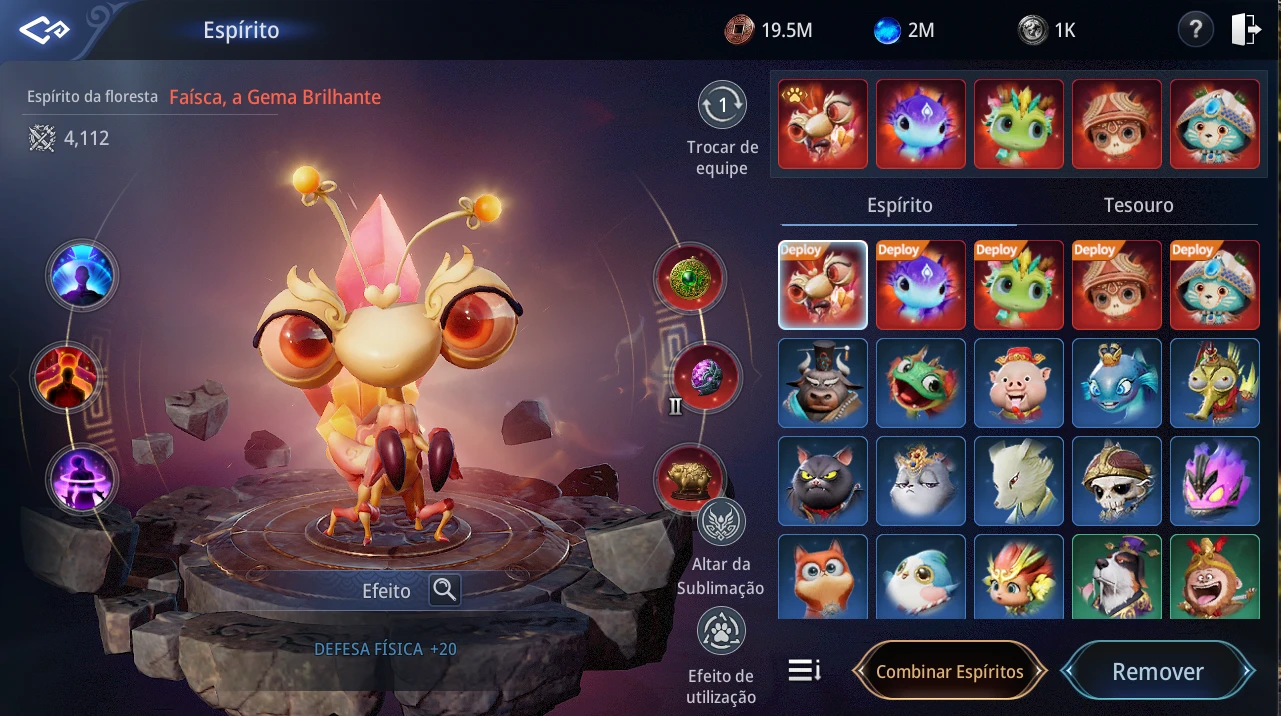The image size is (1281, 716).
Task: Click the Combinar Espíritos button
Action: click(949, 672)
